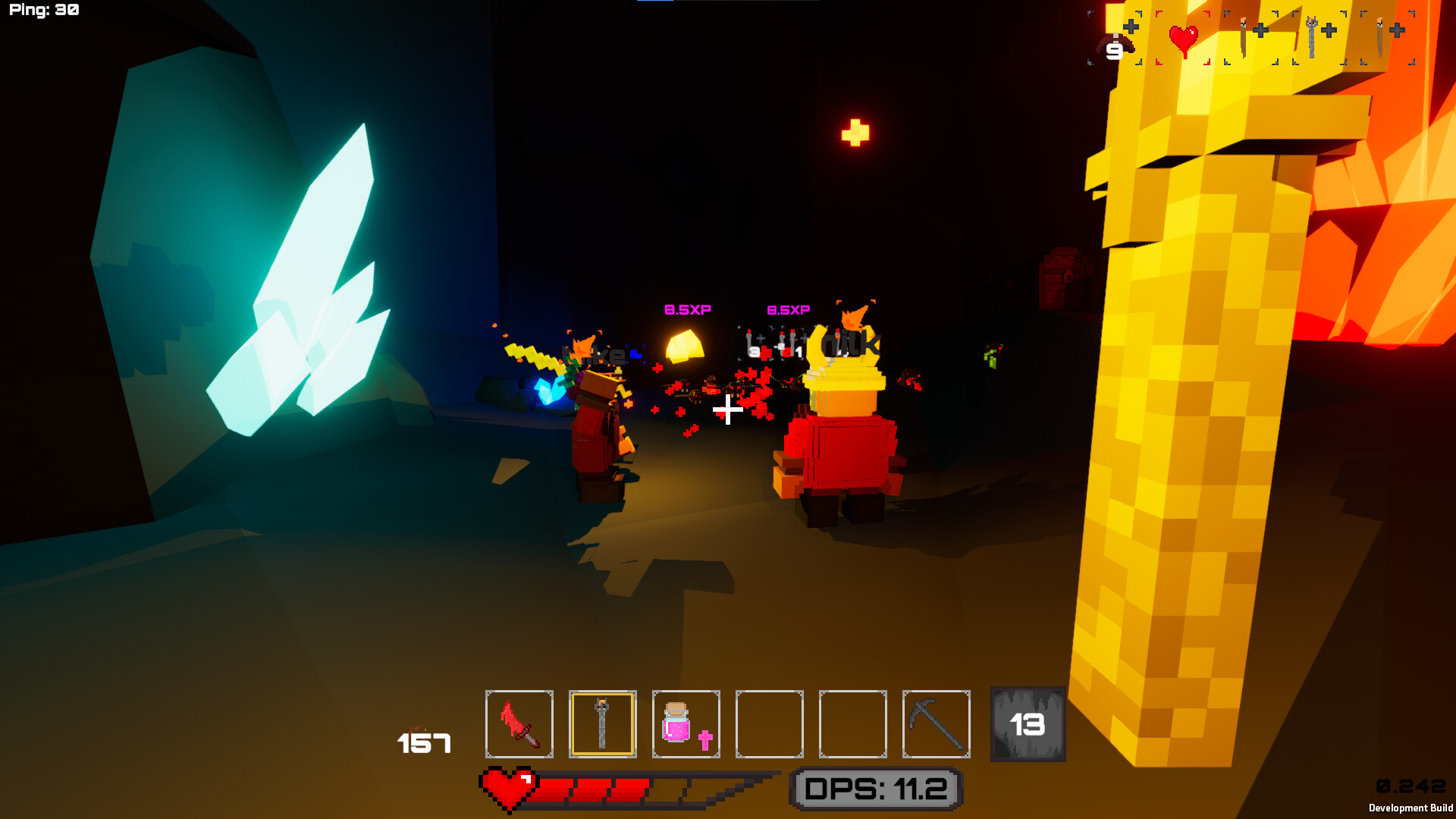The image size is (1456, 819).
Task: Expand the DPS: 11.2 stat panel
Action: click(875, 787)
